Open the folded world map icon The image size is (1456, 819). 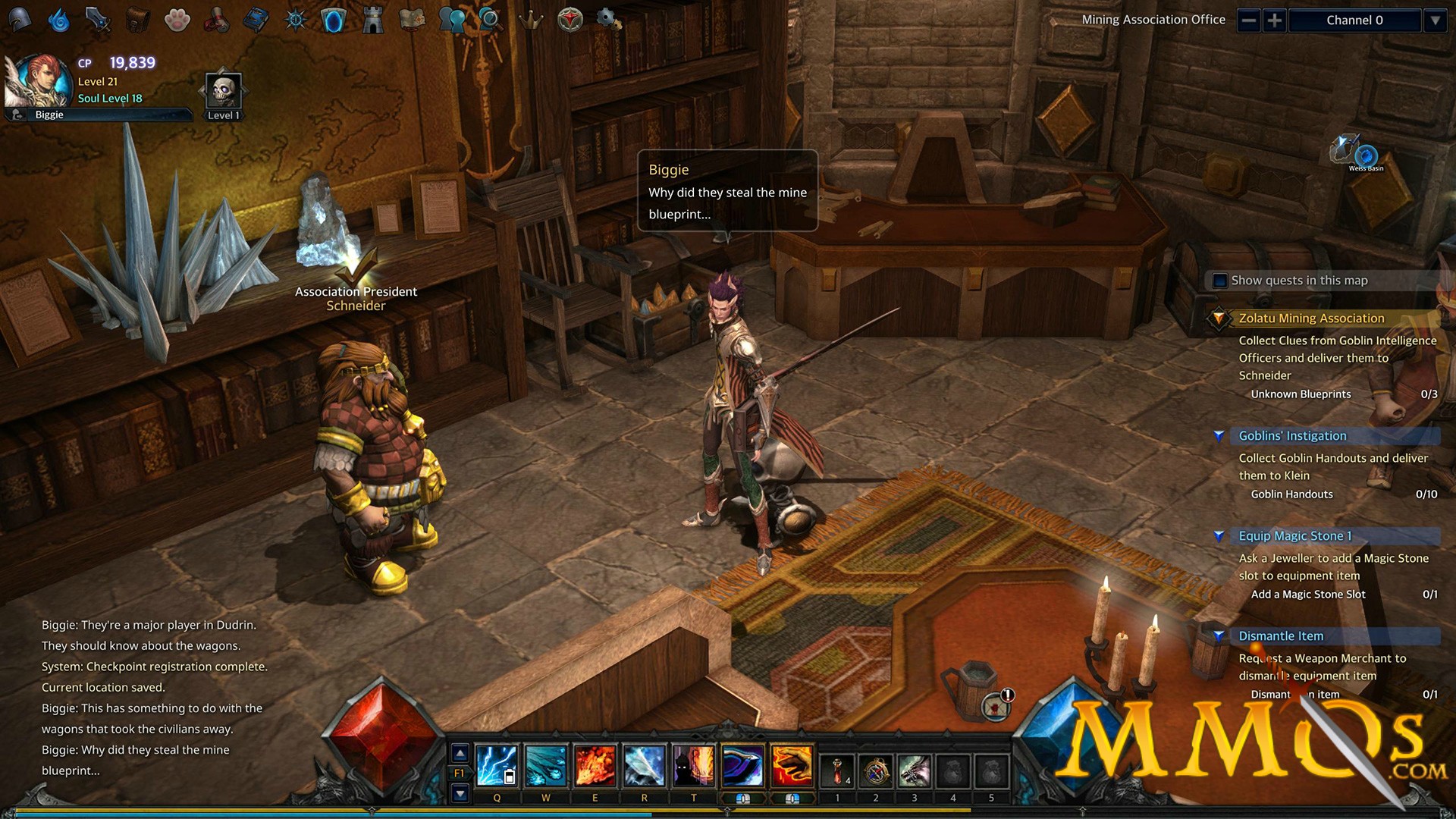click(412, 20)
